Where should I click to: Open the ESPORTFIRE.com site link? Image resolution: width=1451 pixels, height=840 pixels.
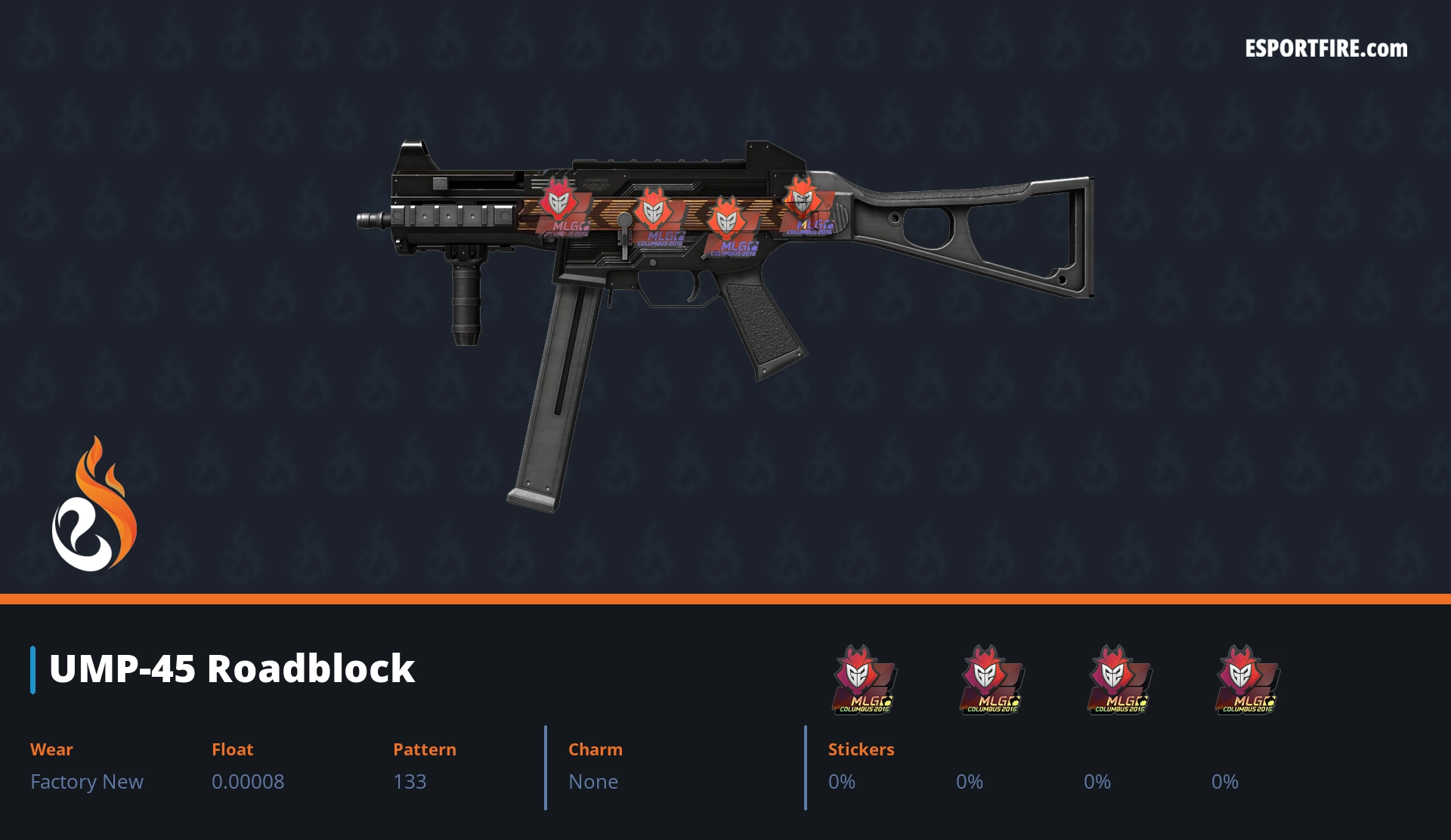[1326, 49]
